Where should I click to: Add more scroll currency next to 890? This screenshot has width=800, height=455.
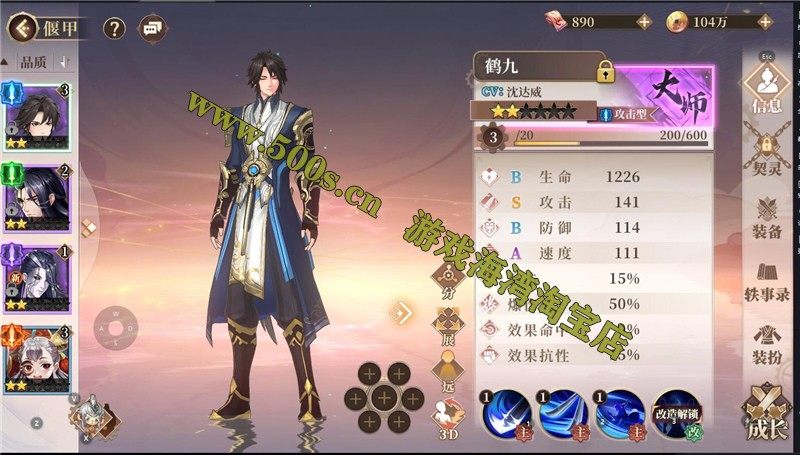(644, 20)
